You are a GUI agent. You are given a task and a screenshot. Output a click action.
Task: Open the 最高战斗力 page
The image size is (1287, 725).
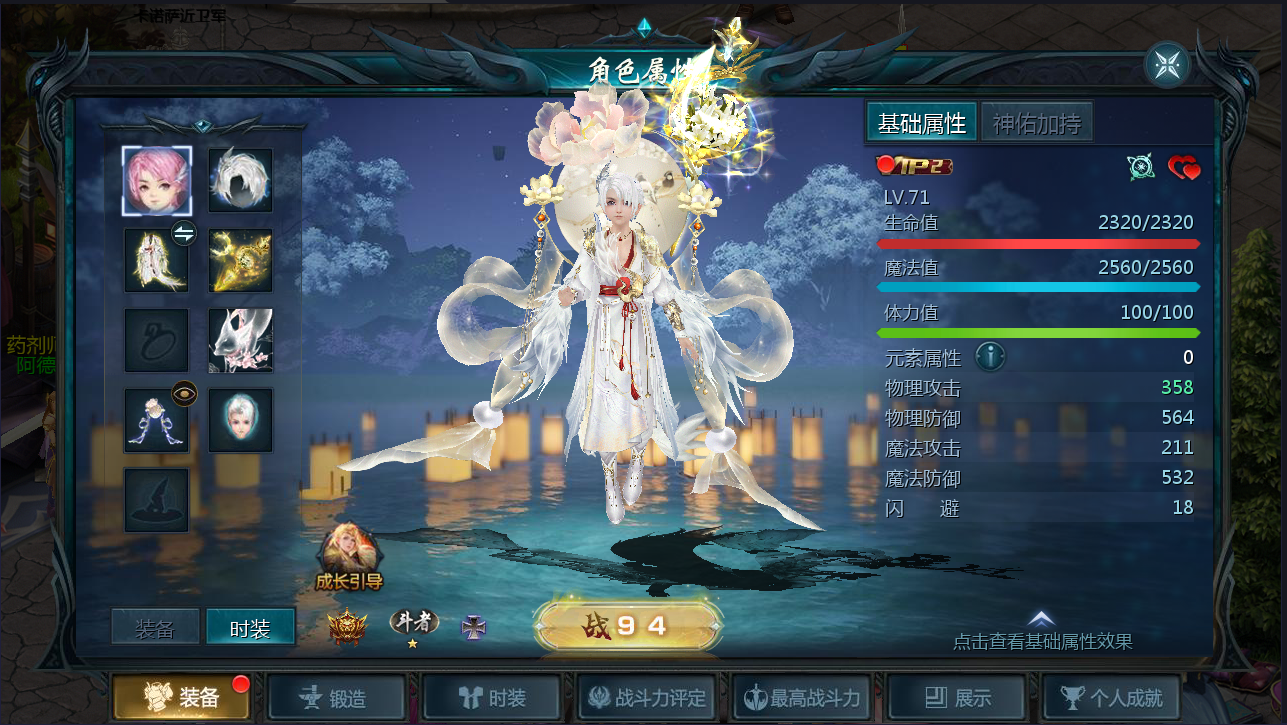(800, 698)
